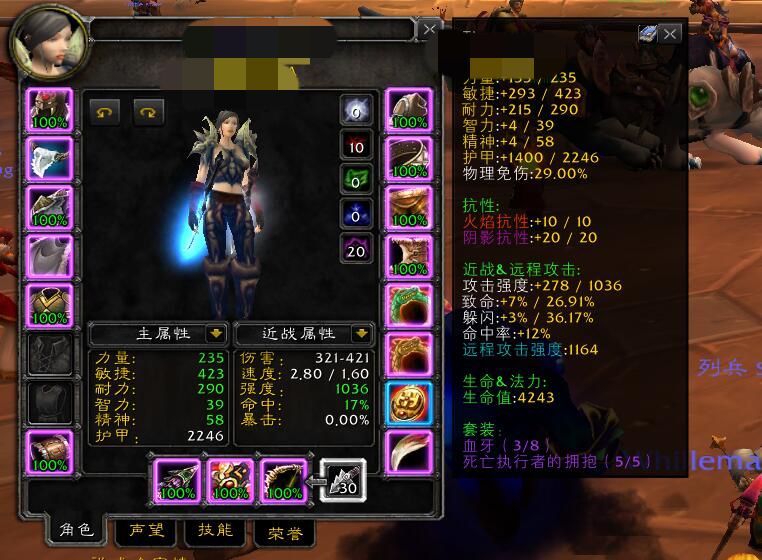Screen dimensions: 762x560
Task: Choose the gold coin trinket slot
Action: pos(408,402)
